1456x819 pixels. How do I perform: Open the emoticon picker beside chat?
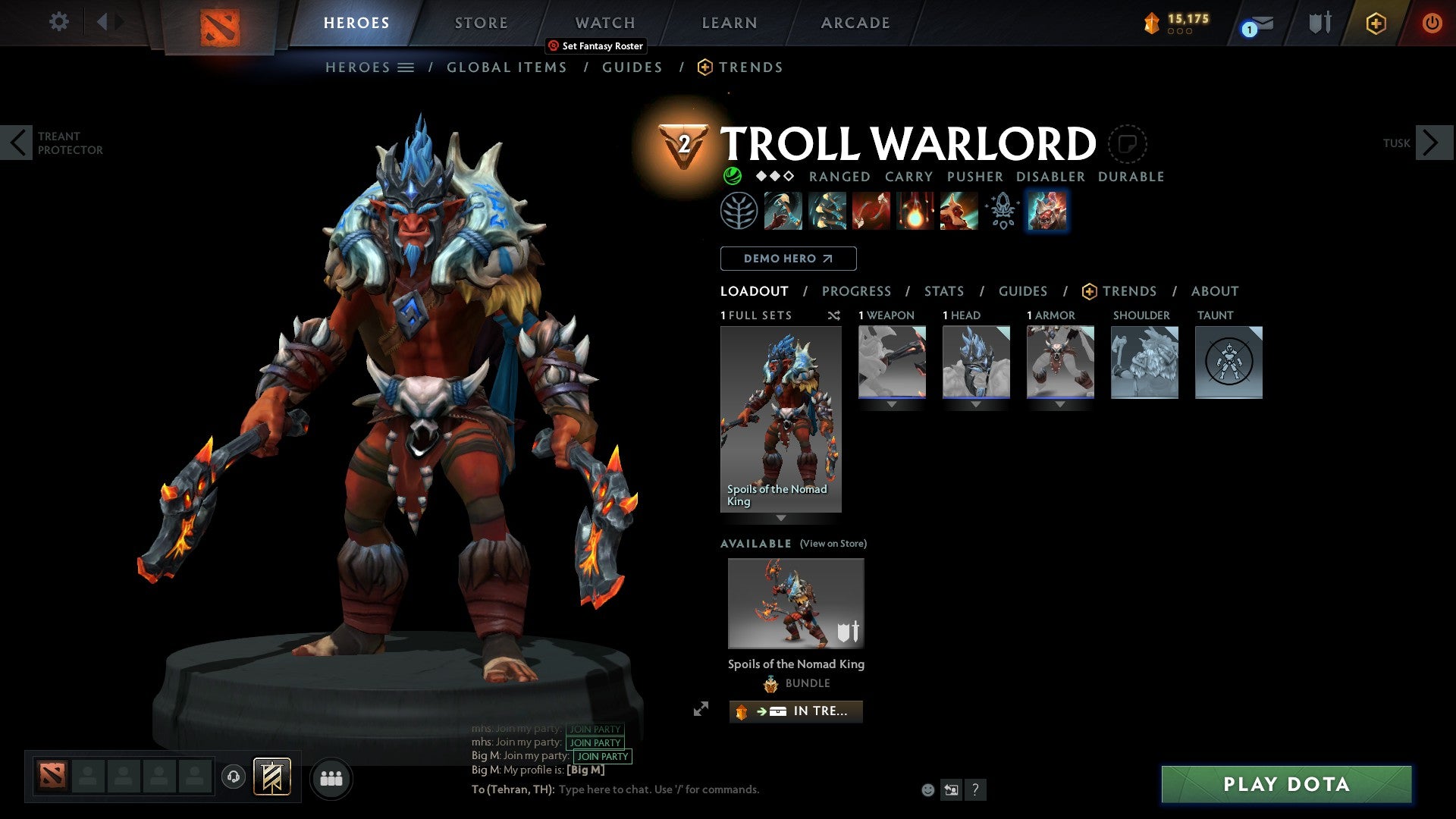(927, 789)
